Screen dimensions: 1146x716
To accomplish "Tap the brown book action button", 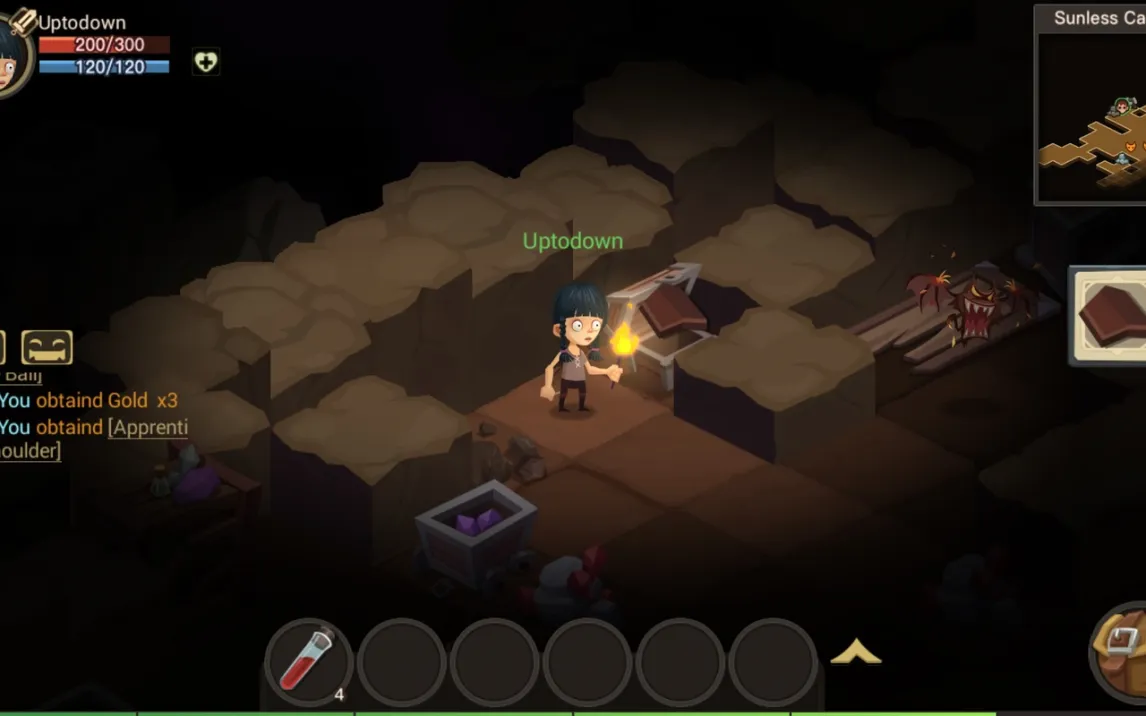I will click(x=1112, y=315).
